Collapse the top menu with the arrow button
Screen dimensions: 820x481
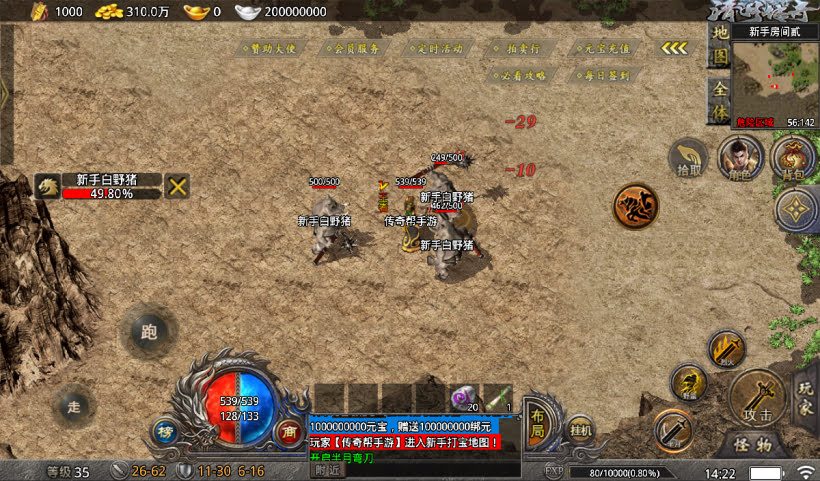[674, 48]
